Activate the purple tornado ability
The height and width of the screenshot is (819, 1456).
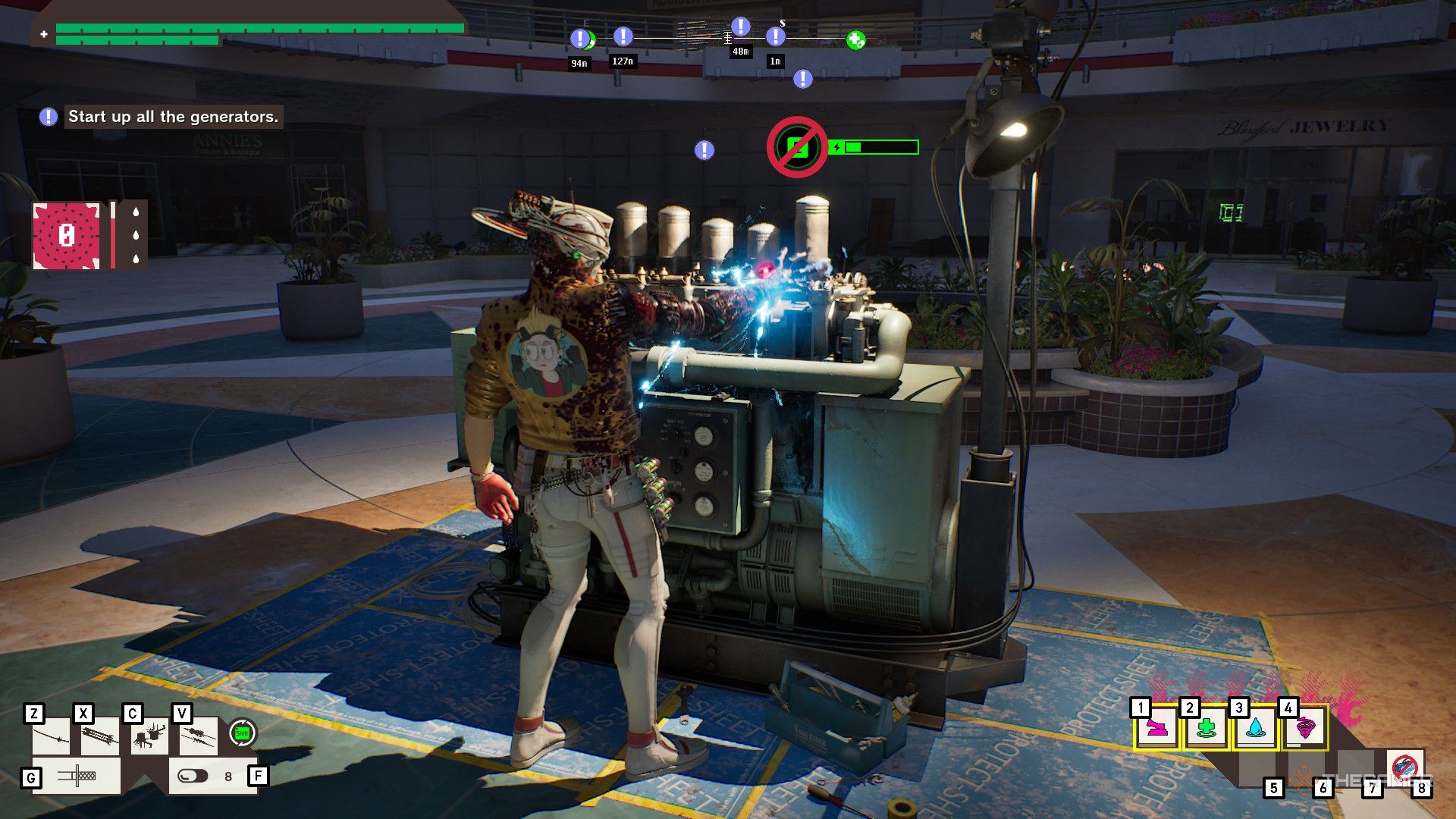tap(1304, 729)
